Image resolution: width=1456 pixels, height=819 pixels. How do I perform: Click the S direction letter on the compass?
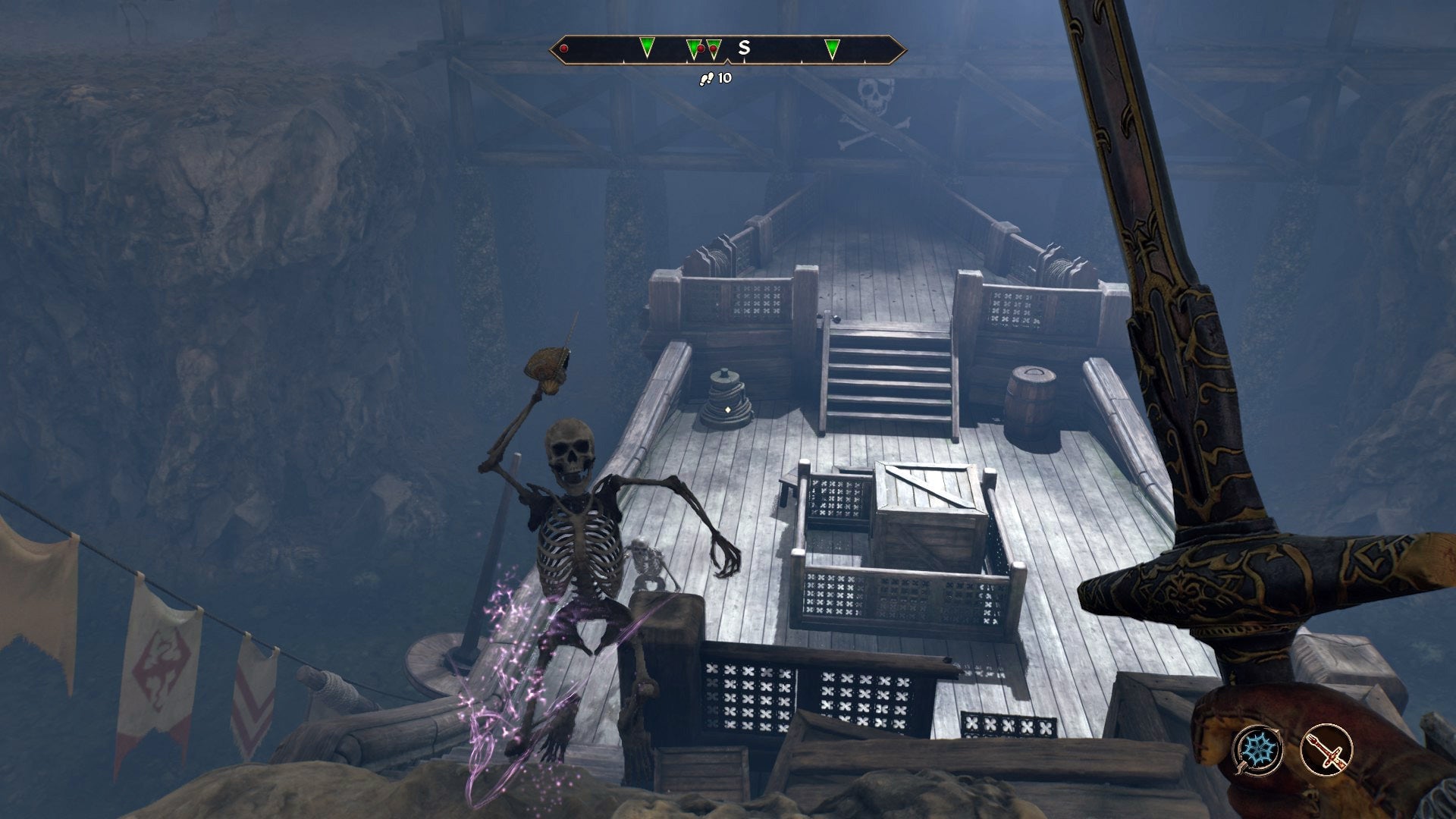744,47
